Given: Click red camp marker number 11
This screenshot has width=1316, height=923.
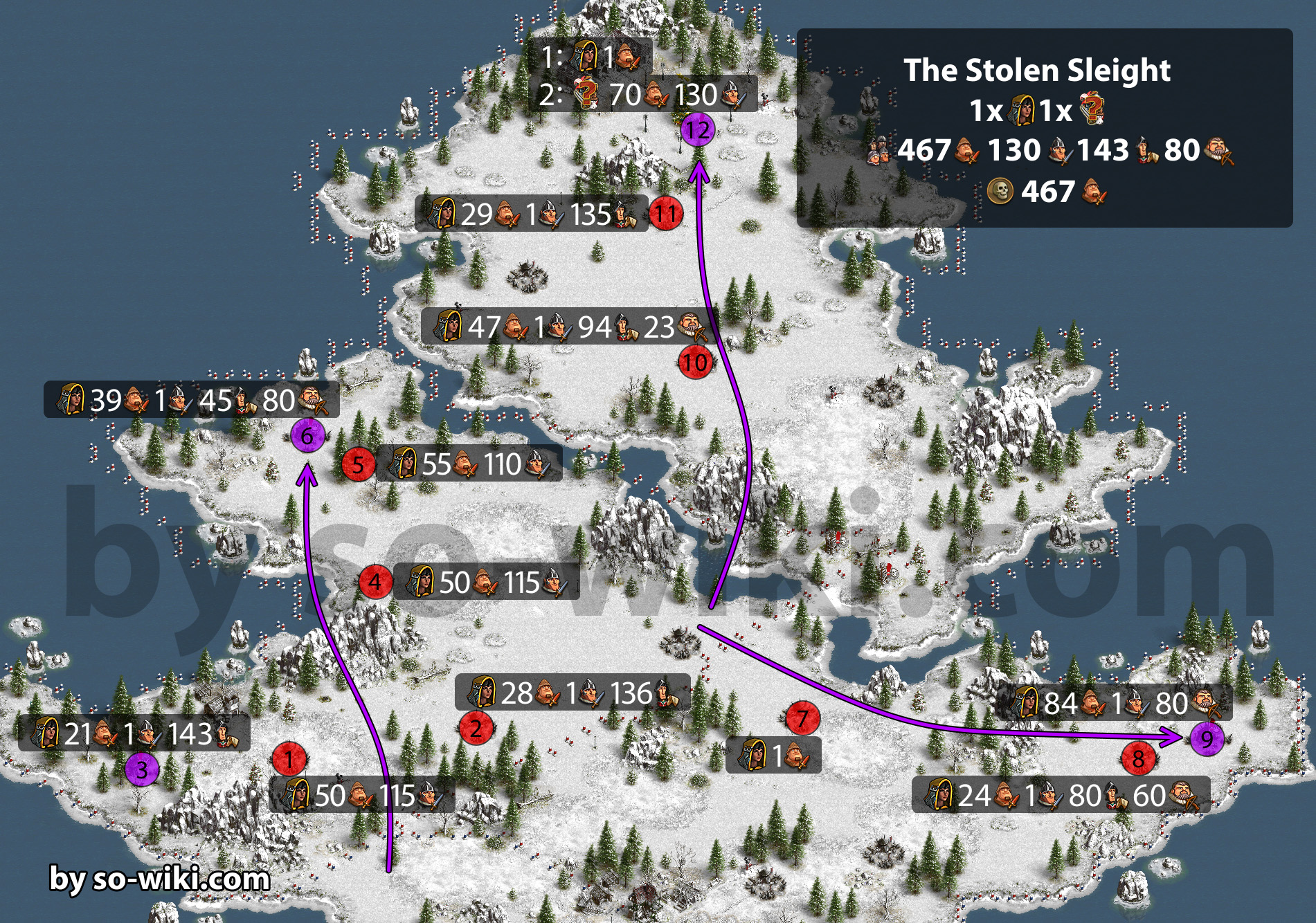Looking at the screenshot, I should 665,214.
